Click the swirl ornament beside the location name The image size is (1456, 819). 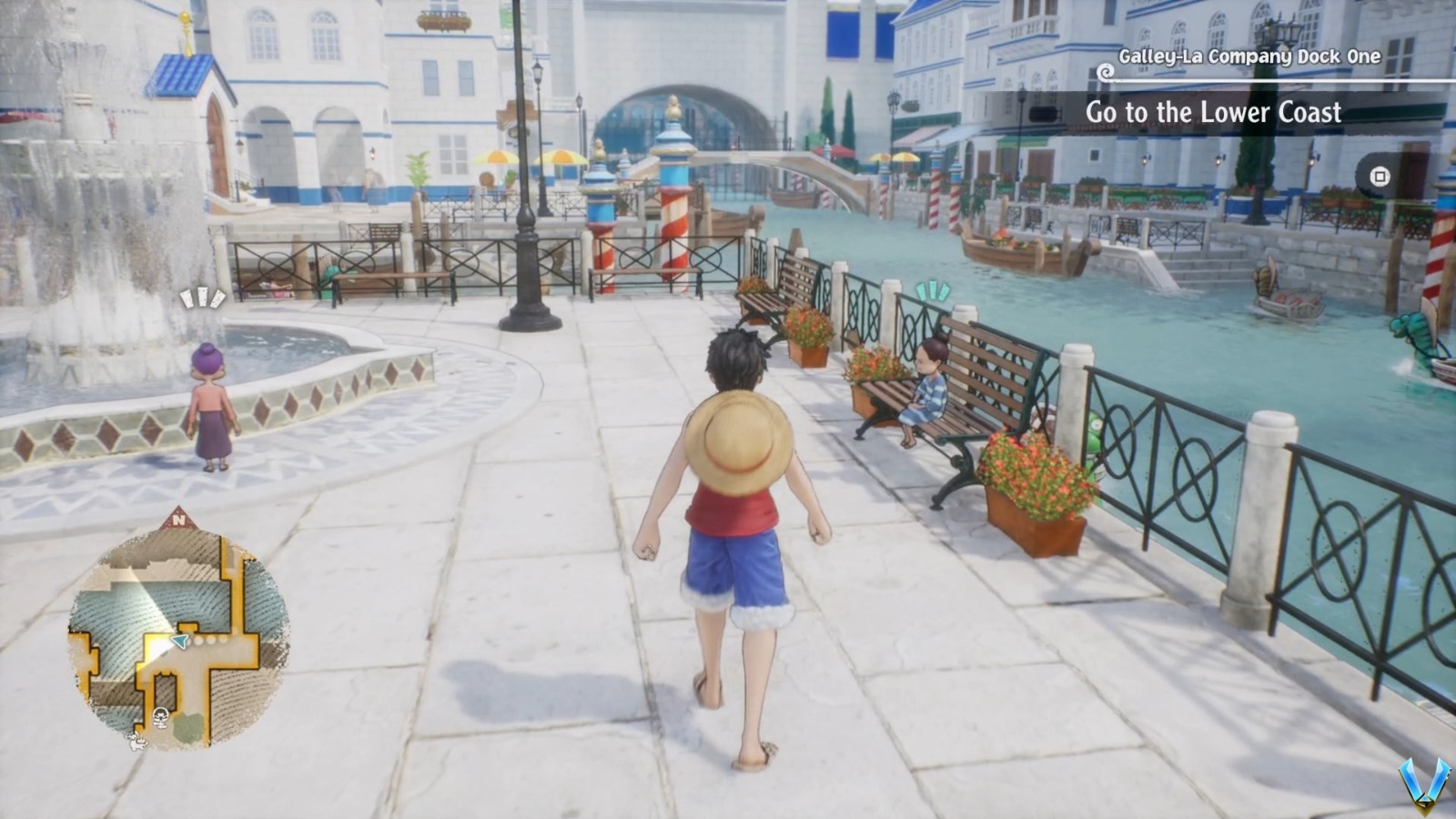click(x=1105, y=72)
